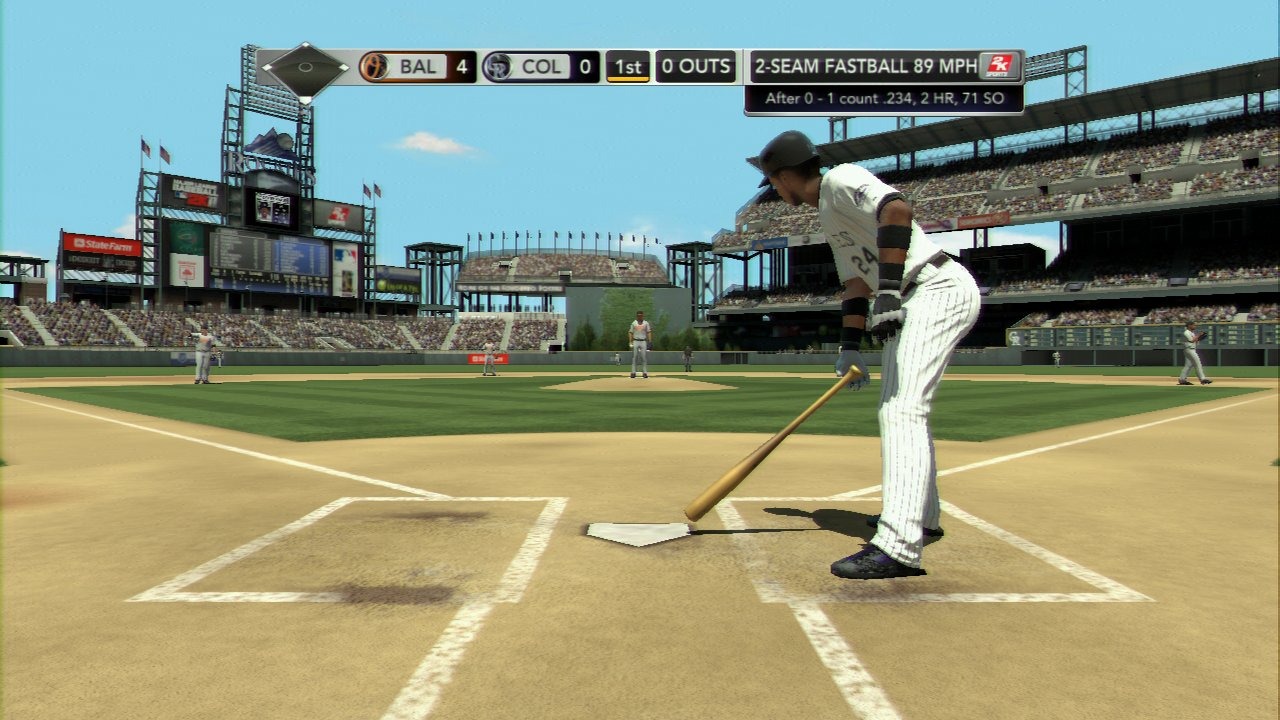Click the 2K Sports logo badge
1280x720 pixels.
pyautogui.click(x=1000, y=66)
